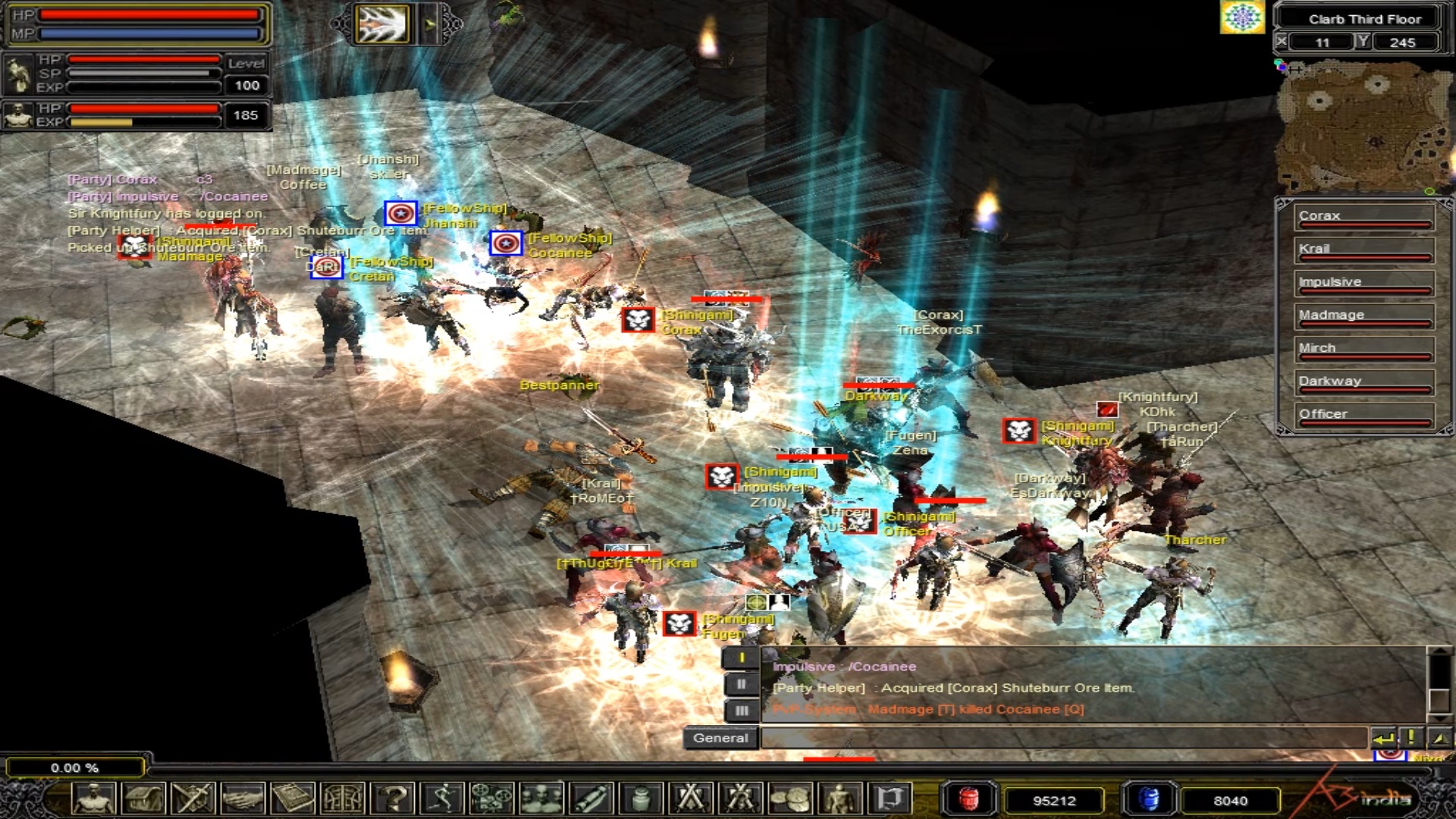Focus the chat message input field

point(1062,738)
